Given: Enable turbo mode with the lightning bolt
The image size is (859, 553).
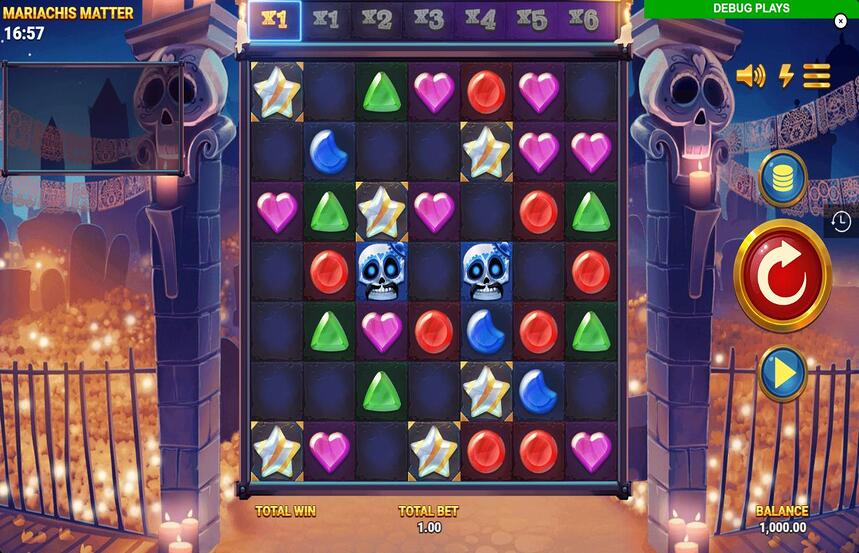Looking at the screenshot, I should coord(786,76).
